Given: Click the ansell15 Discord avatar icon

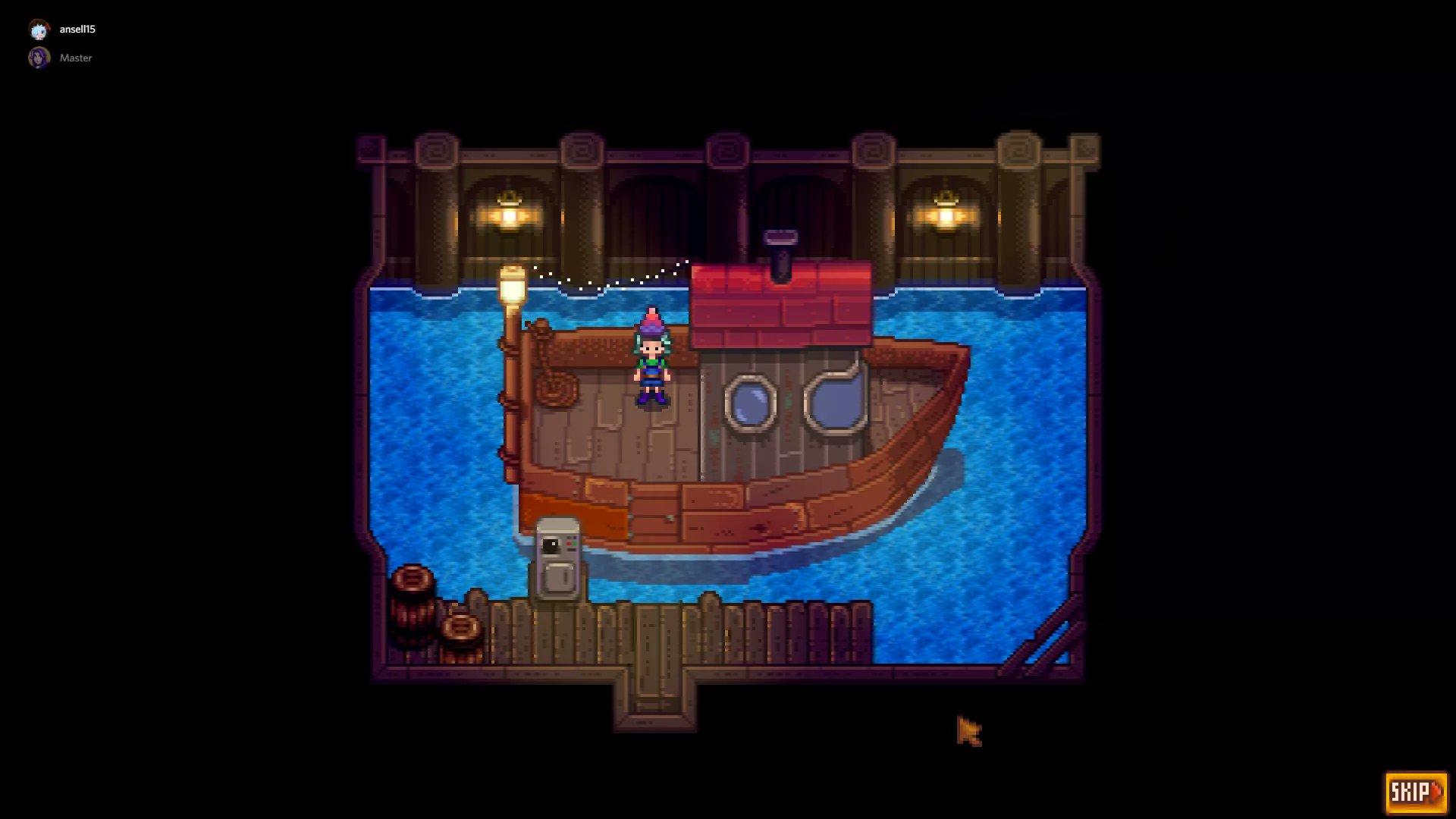Looking at the screenshot, I should [37, 30].
